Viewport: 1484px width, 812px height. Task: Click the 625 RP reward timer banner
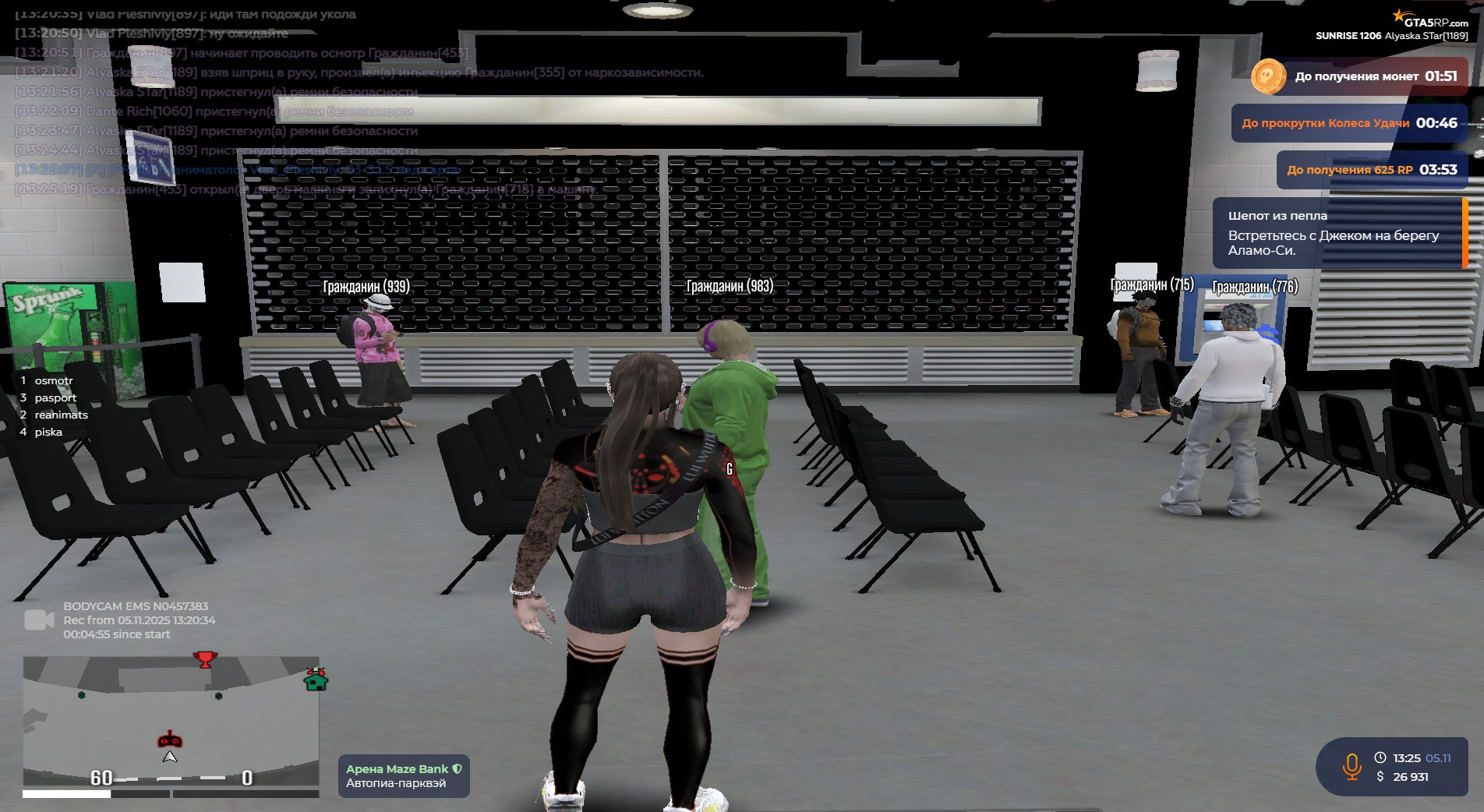(x=1371, y=170)
